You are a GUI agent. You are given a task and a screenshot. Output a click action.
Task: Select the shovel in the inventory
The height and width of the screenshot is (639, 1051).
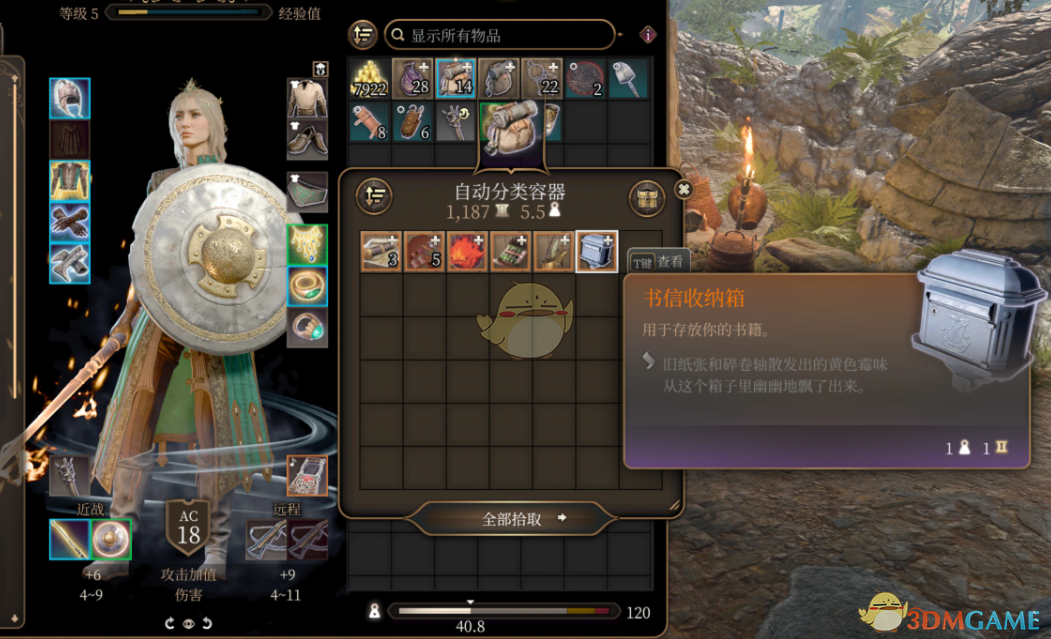click(x=627, y=79)
